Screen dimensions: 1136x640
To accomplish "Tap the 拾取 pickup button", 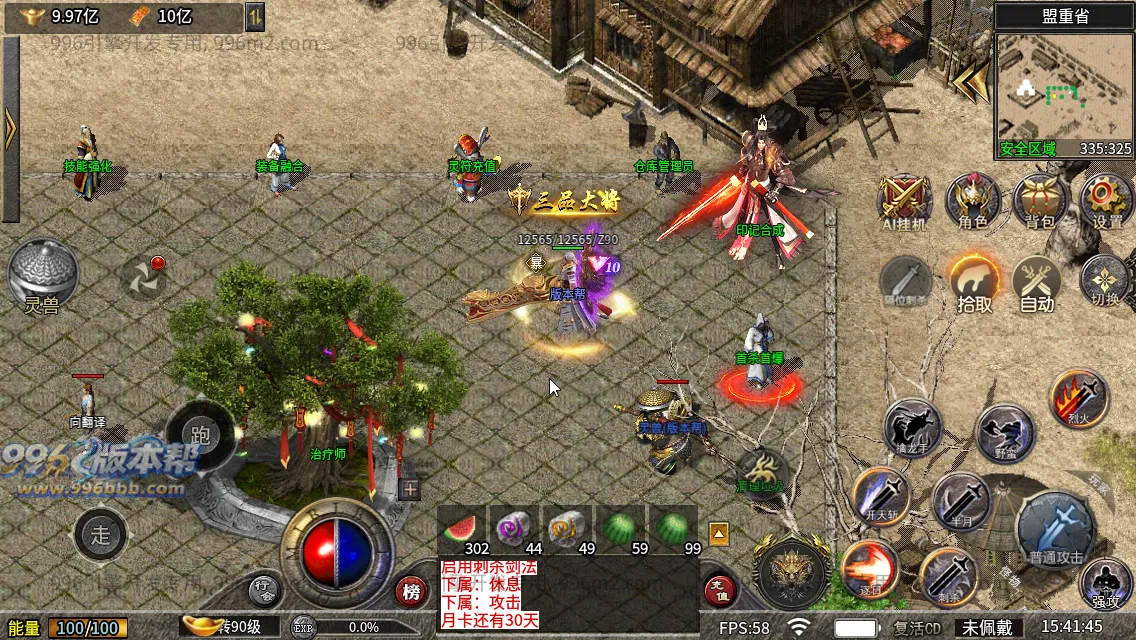I will 974,282.
